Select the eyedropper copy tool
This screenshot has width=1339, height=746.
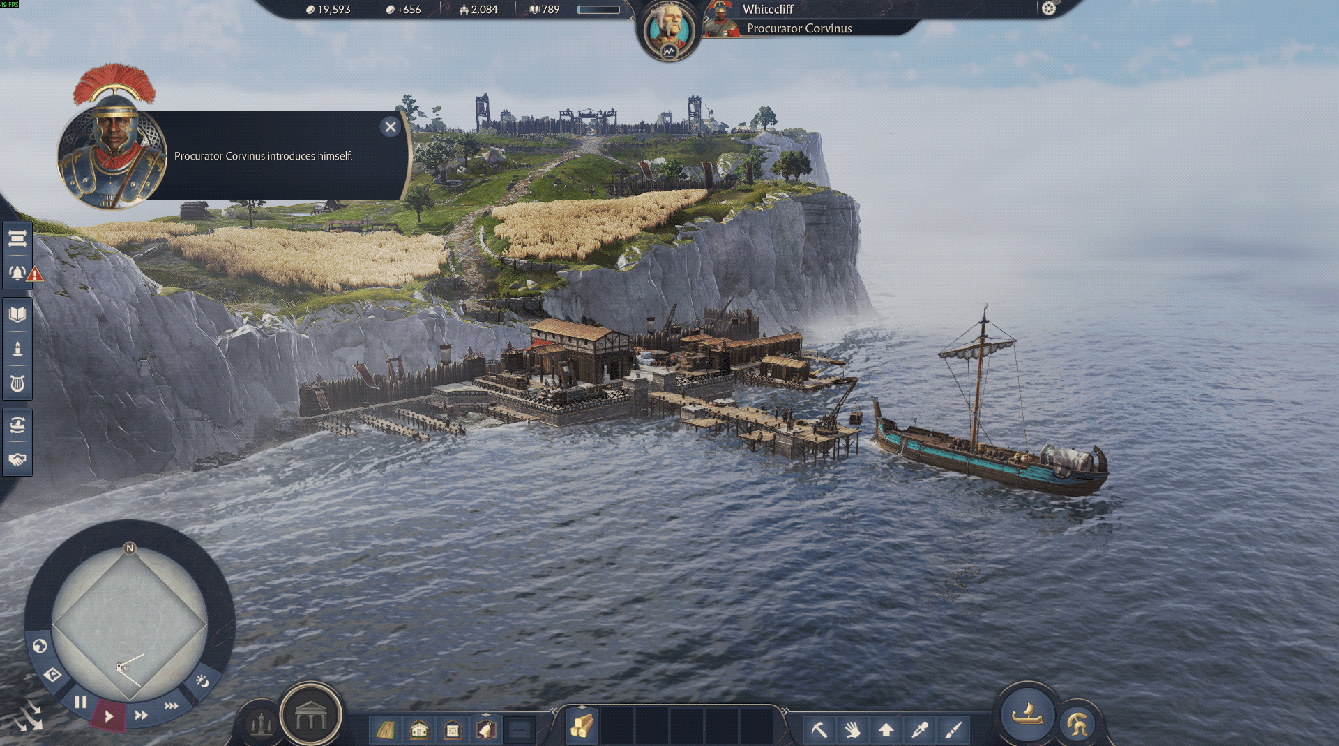[x=920, y=729]
